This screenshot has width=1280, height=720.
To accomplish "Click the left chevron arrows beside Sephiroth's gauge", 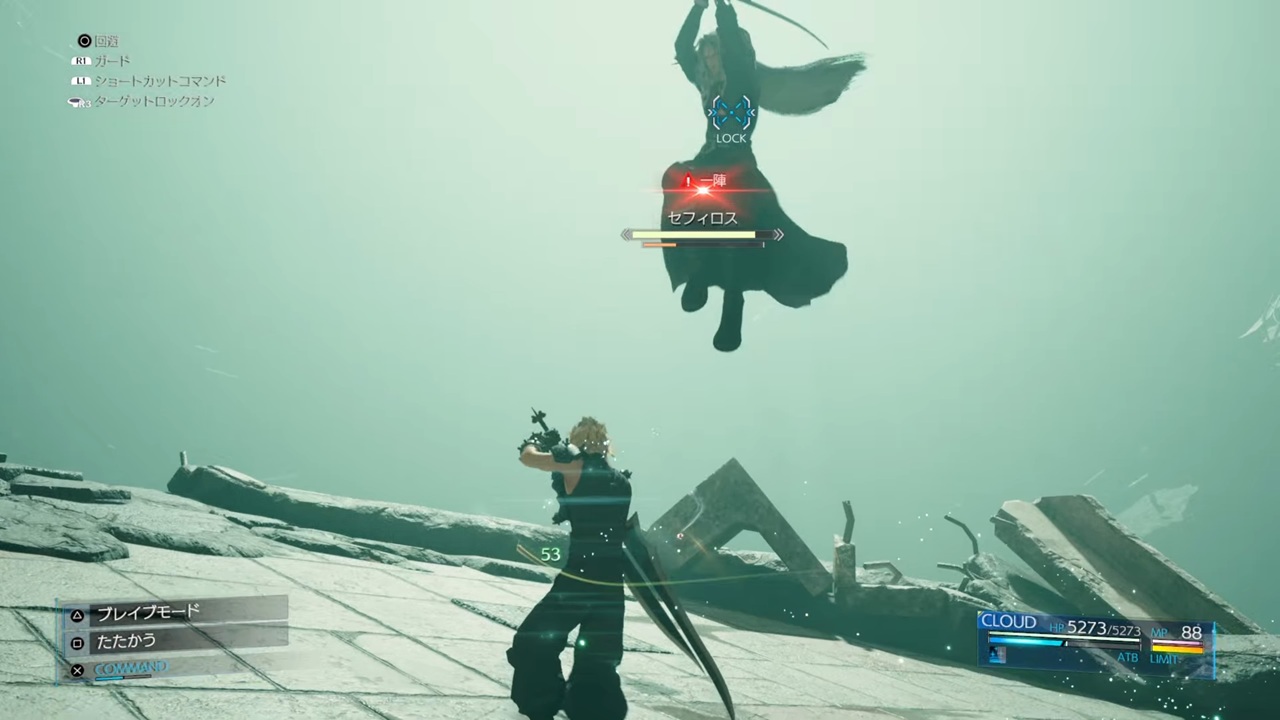I will [x=628, y=234].
